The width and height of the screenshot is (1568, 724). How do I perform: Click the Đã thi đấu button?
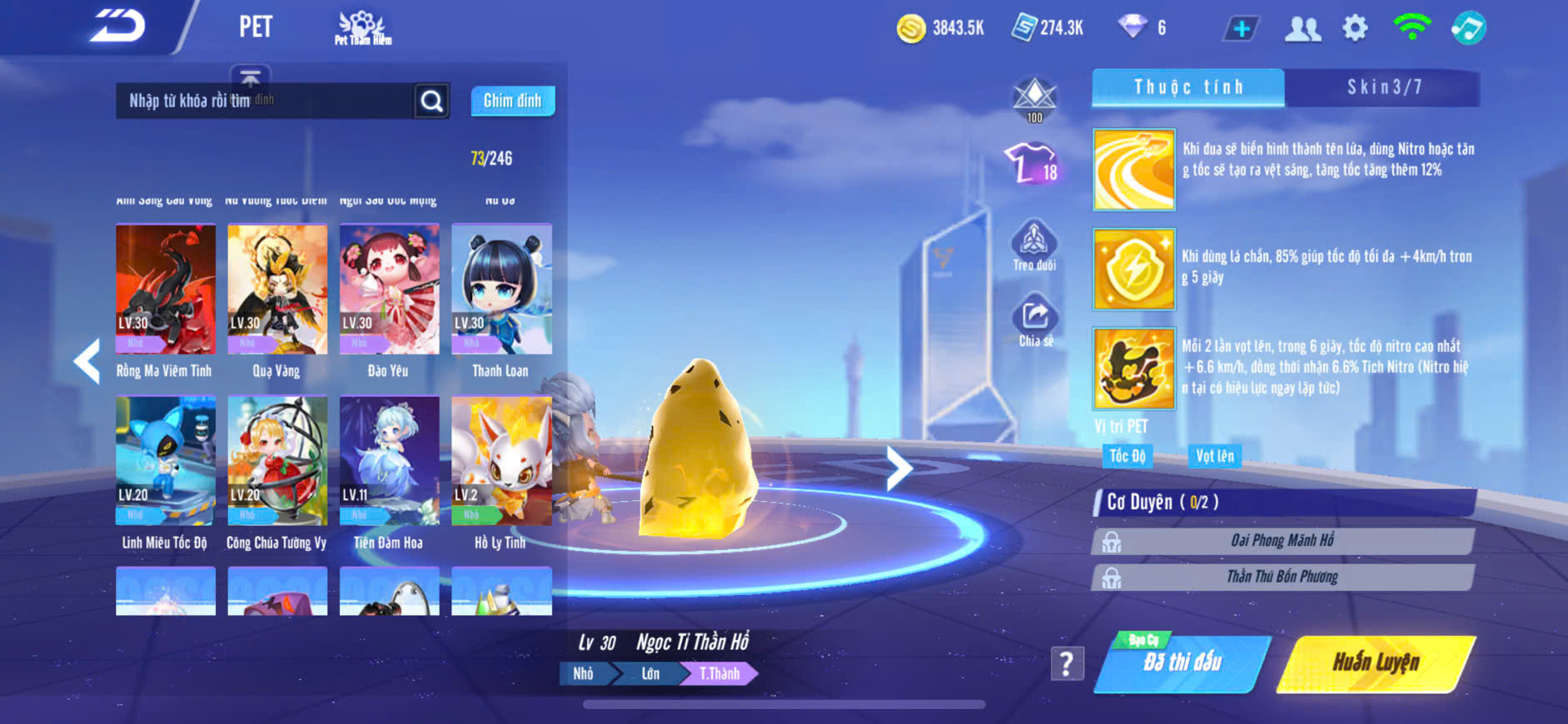point(1182,663)
